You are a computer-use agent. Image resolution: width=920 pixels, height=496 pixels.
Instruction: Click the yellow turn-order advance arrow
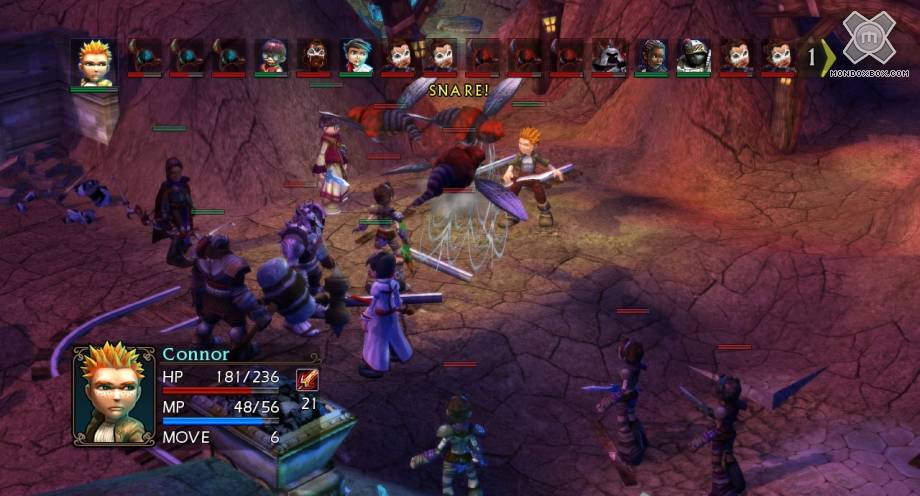point(826,58)
